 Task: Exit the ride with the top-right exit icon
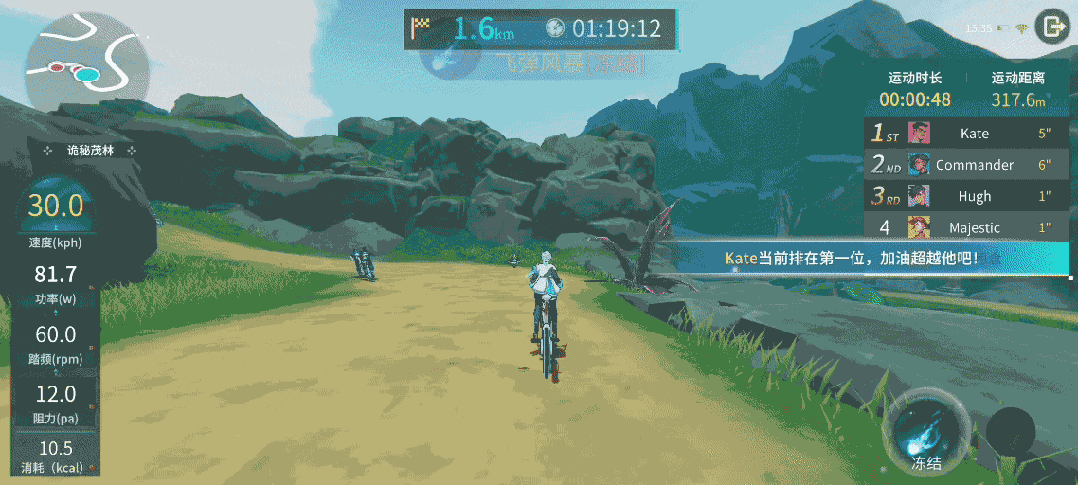[x=1051, y=27]
